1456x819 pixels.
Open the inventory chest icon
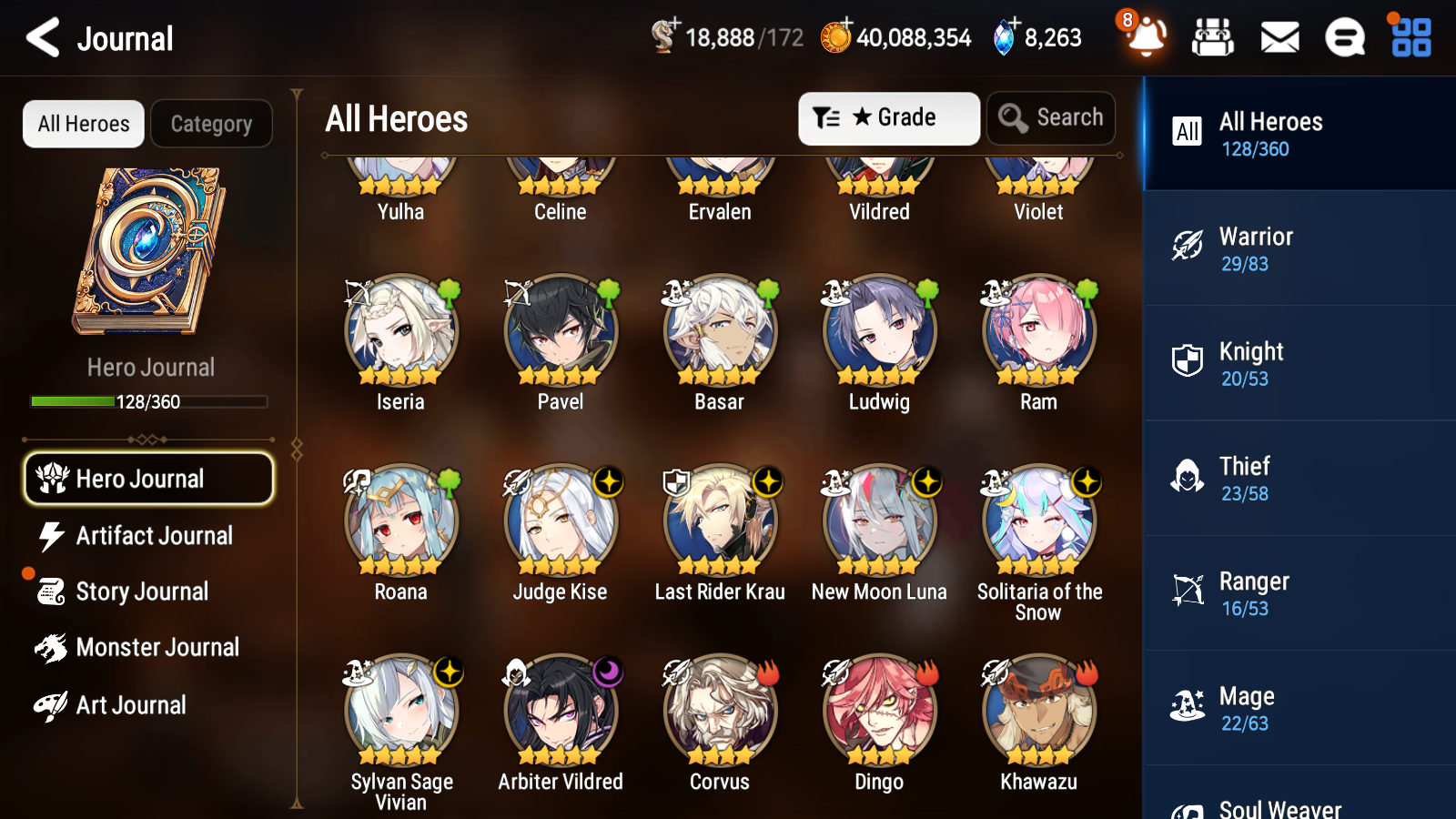coord(1213,37)
